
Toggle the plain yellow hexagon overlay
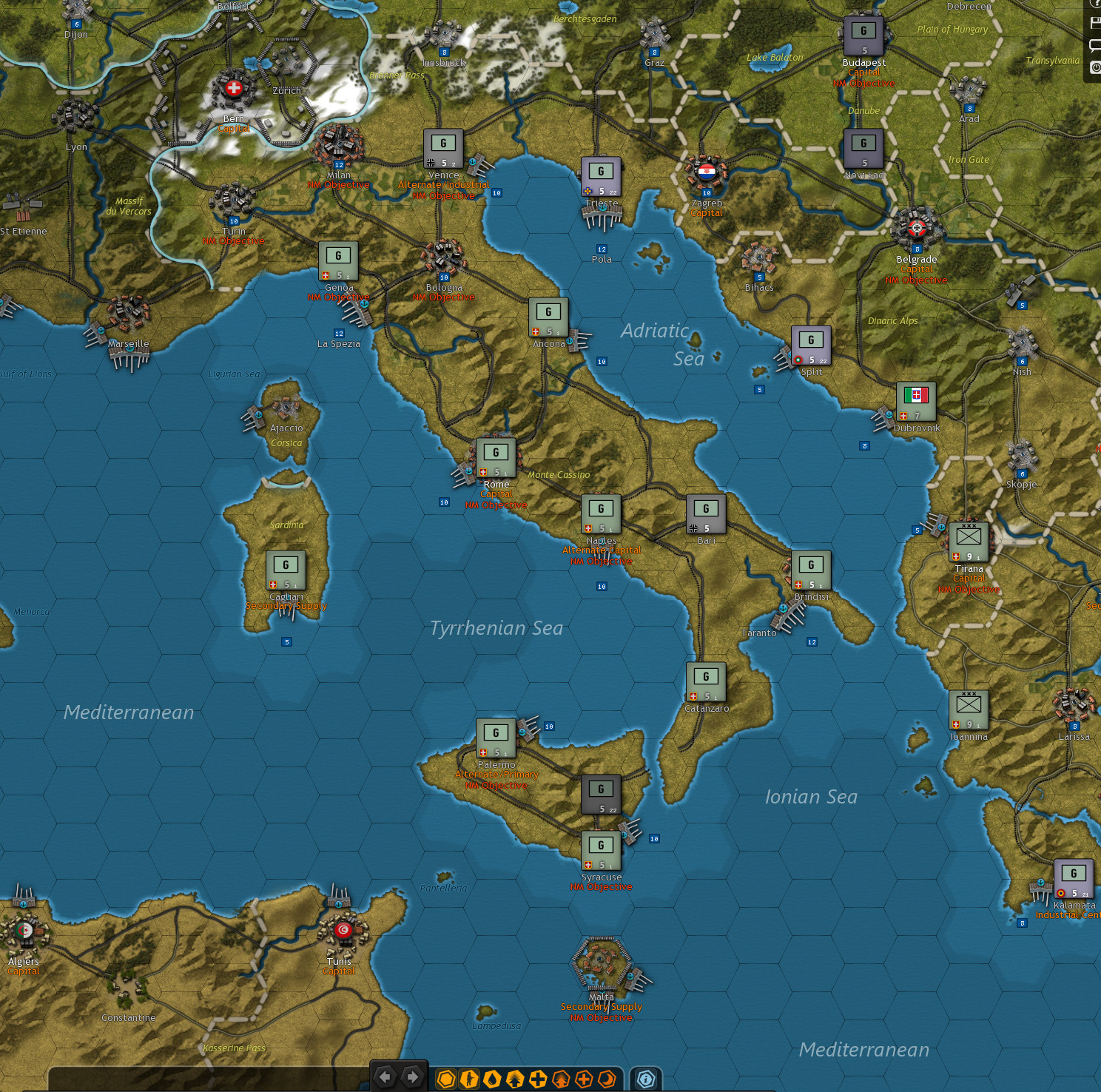[446, 1079]
